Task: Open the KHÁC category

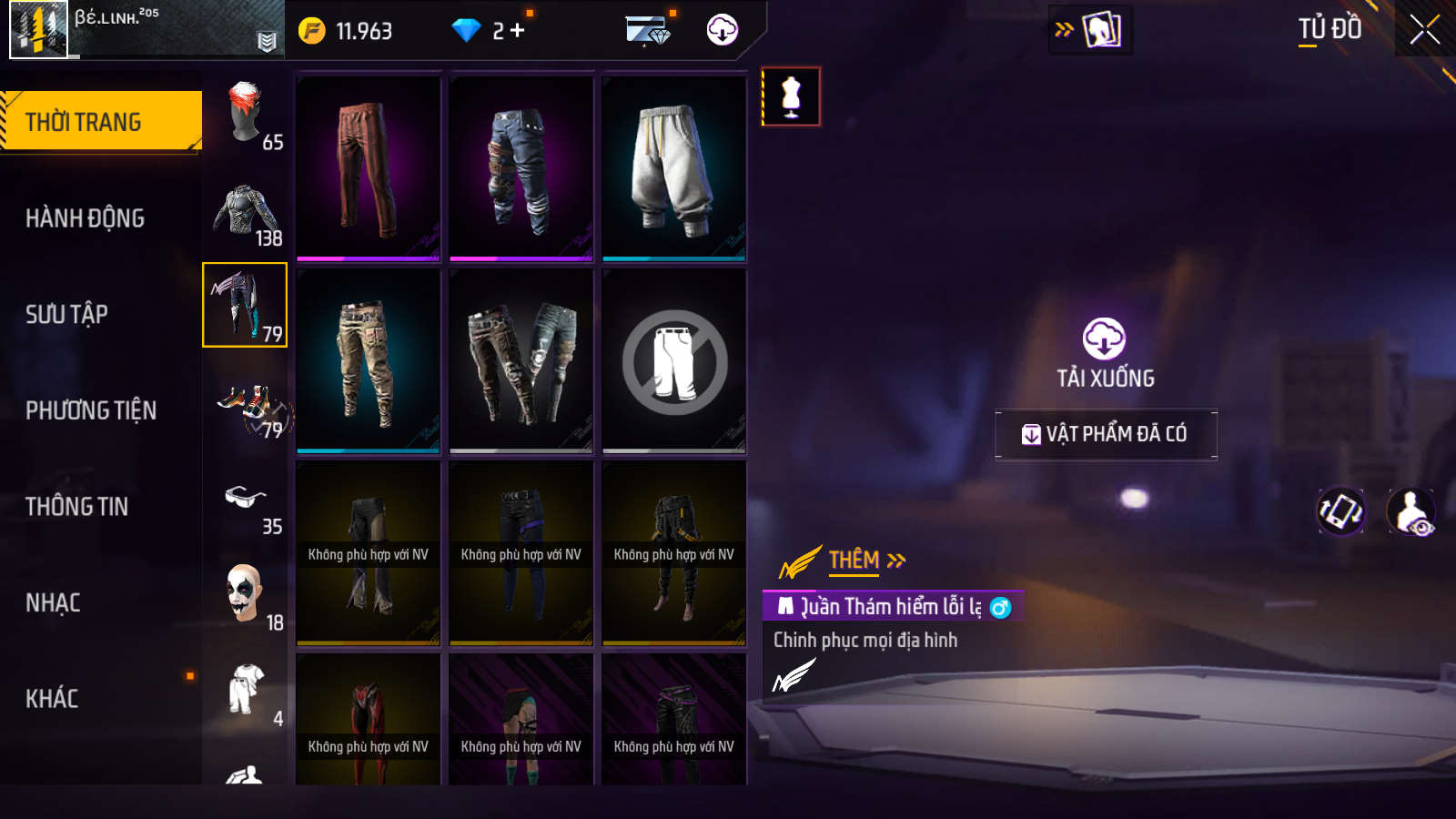Action: [52, 698]
